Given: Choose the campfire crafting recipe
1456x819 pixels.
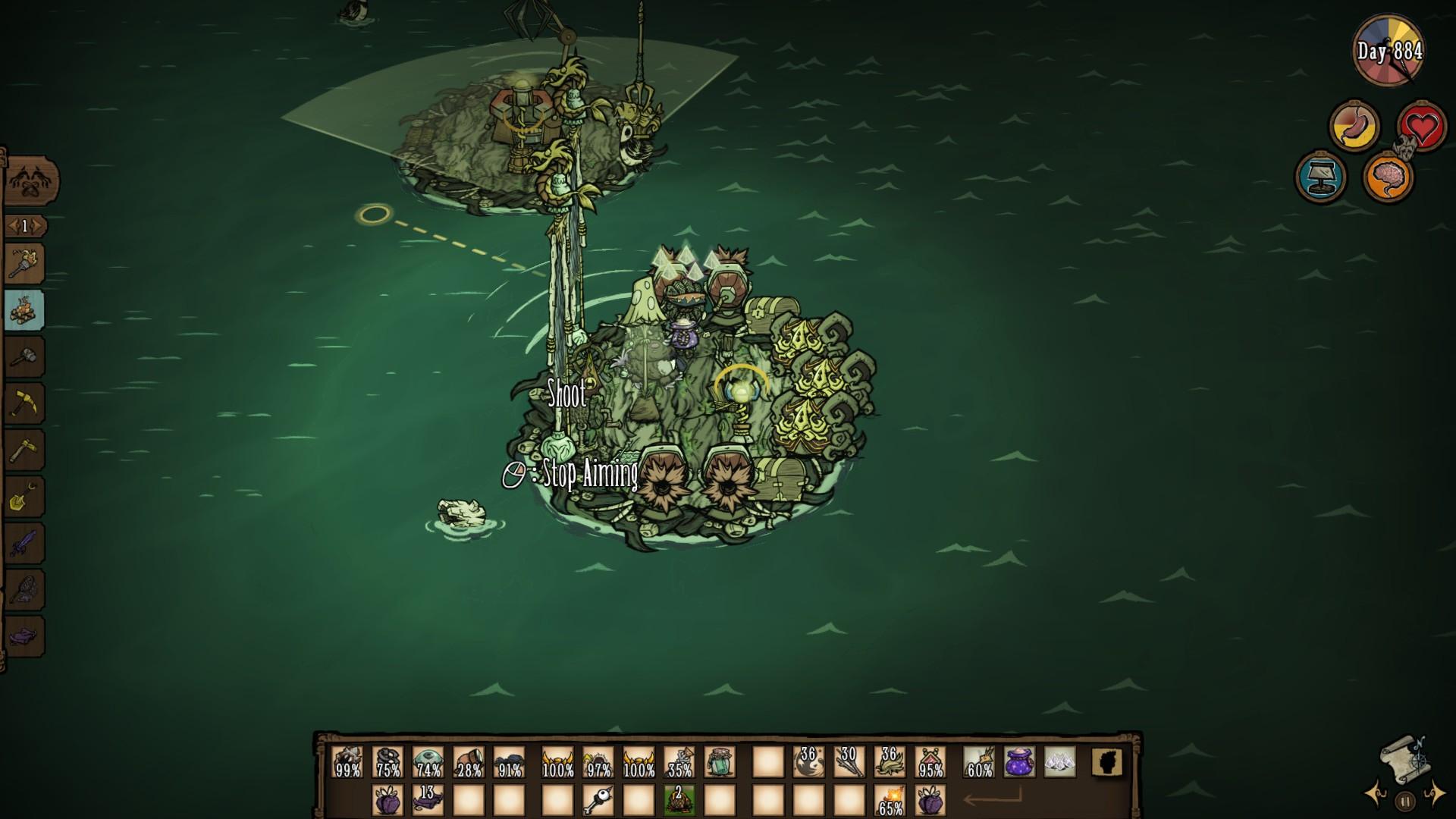Looking at the screenshot, I should coord(25,310).
